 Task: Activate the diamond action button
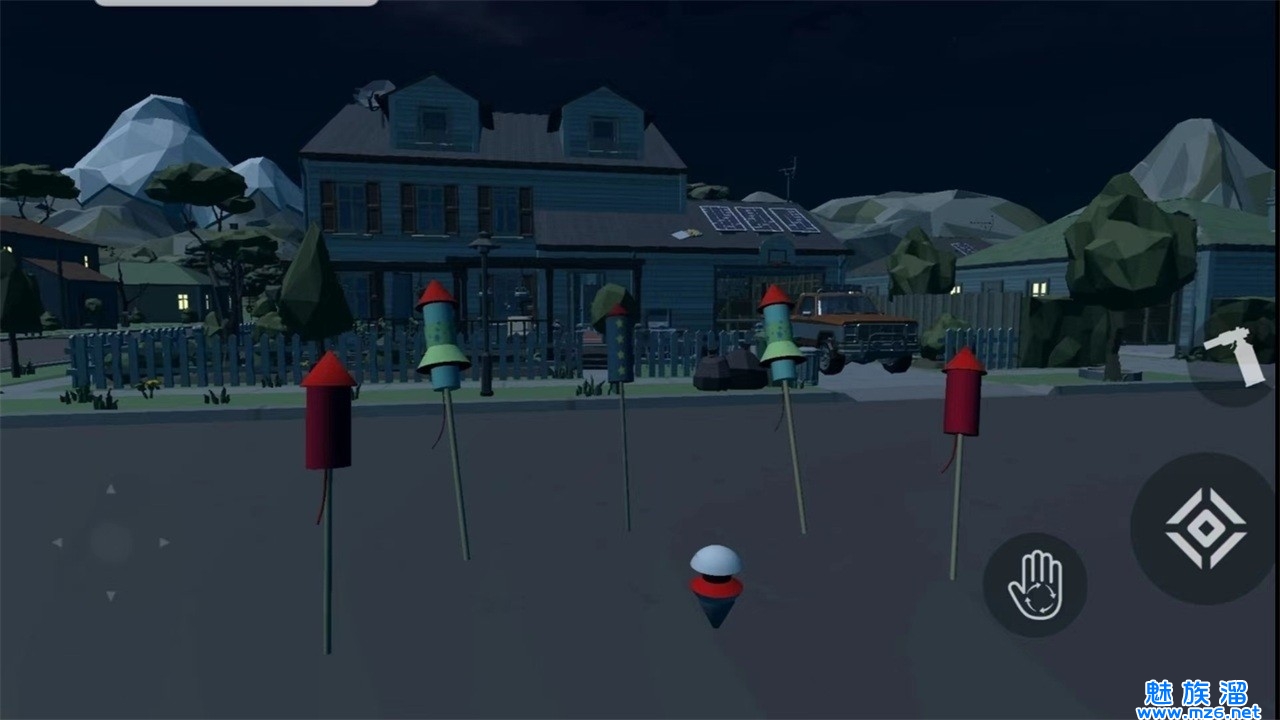[x=1205, y=528]
